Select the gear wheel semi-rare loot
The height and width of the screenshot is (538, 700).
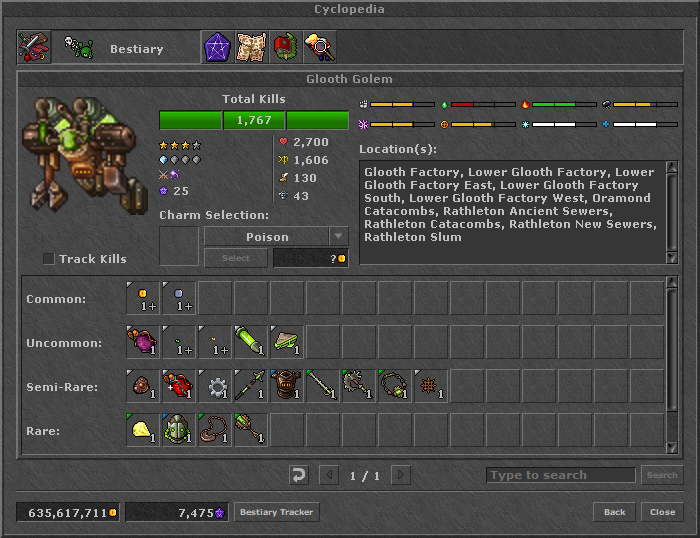tap(215, 386)
